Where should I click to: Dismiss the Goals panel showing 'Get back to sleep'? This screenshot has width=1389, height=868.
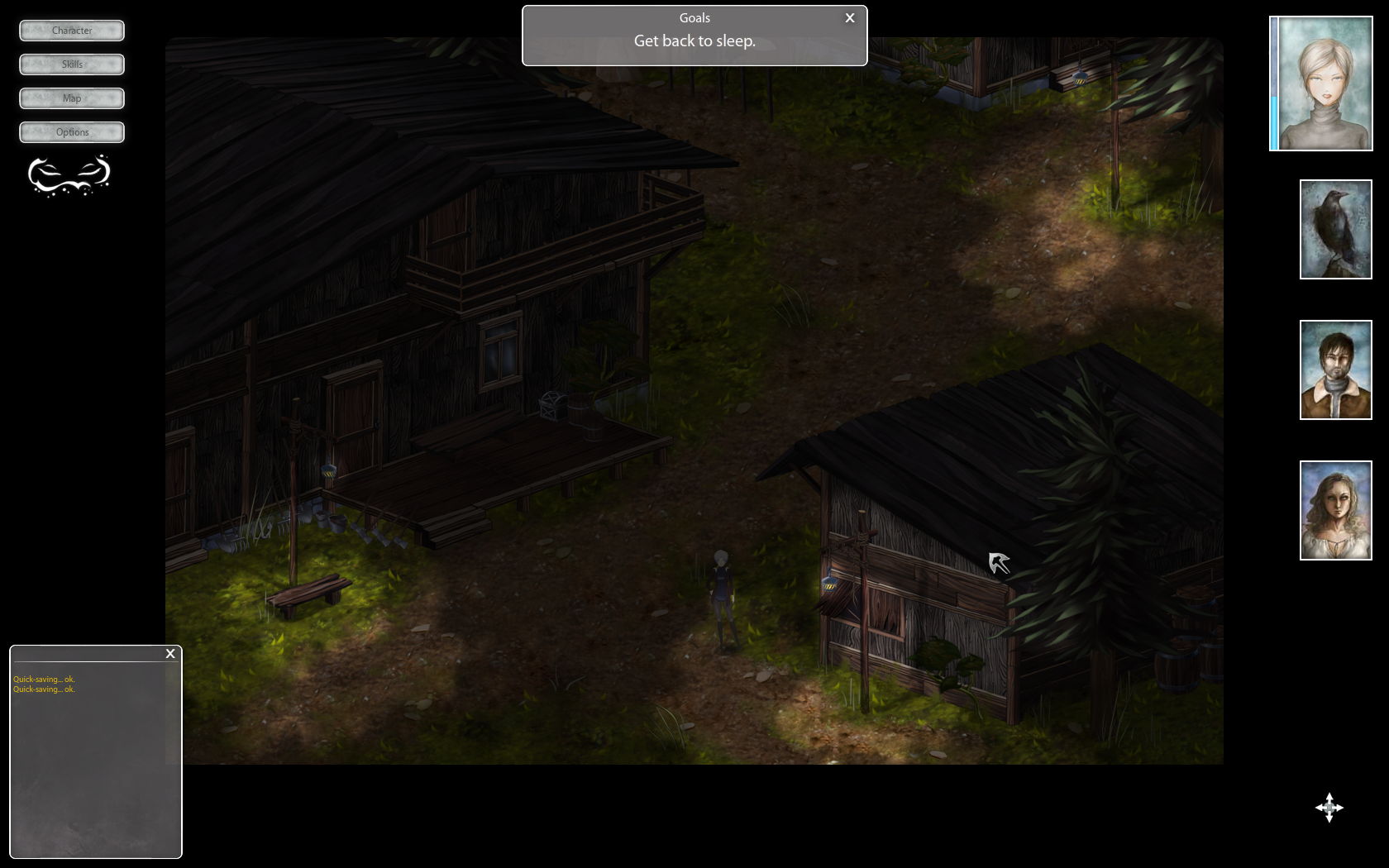(849, 17)
